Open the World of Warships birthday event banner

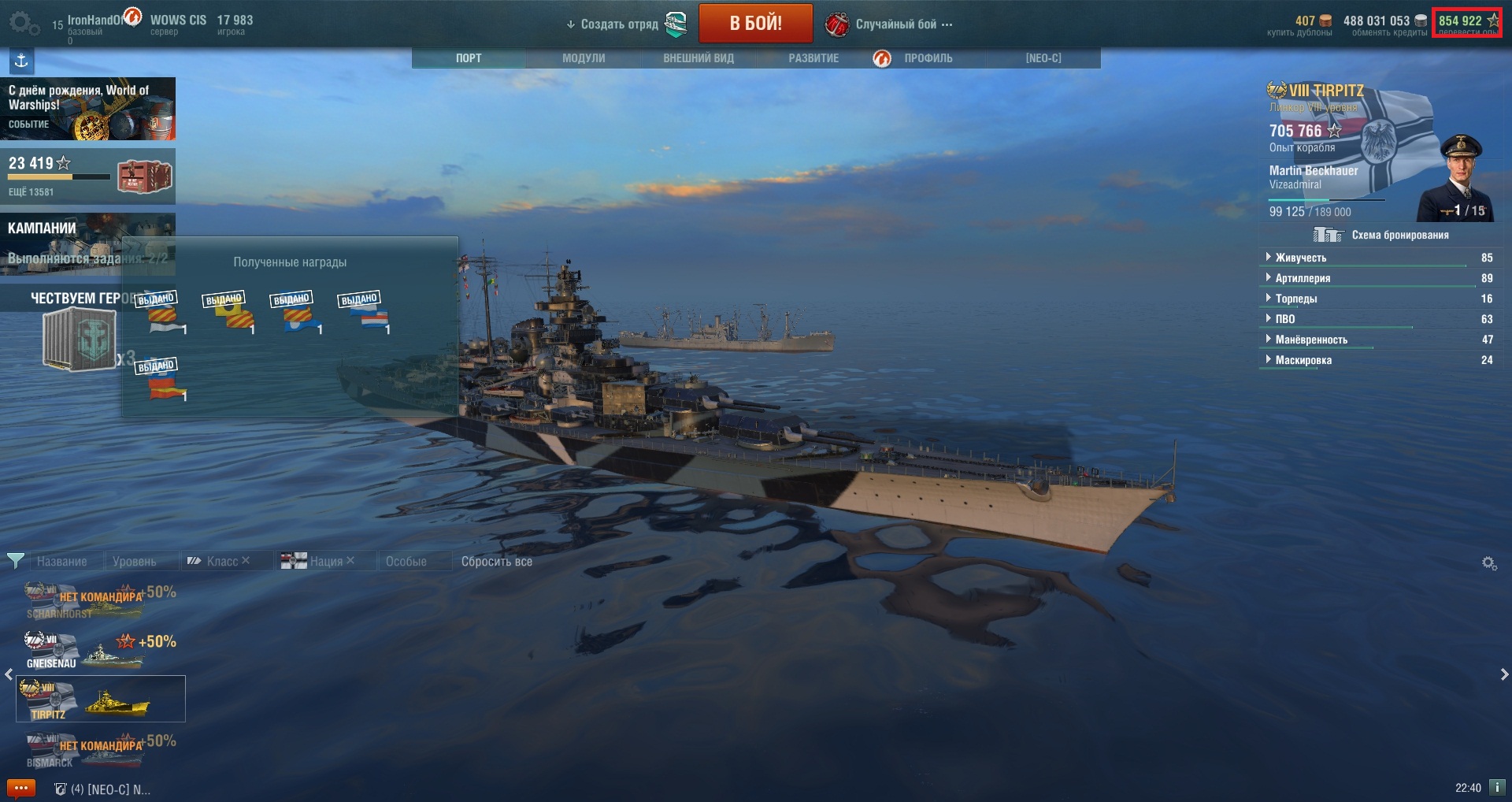pyautogui.click(x=87, y=109)
